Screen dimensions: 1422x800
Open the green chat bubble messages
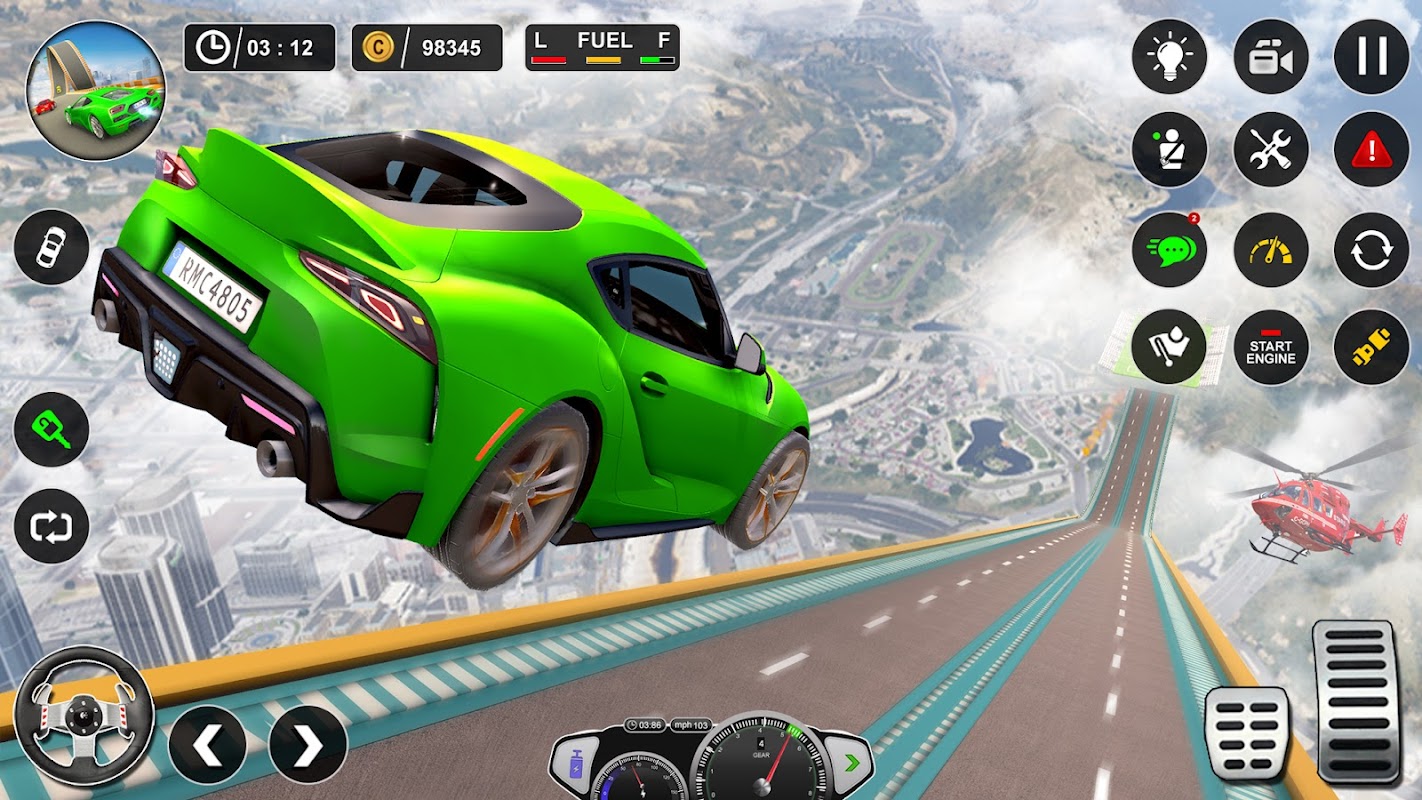(1169, 250)
